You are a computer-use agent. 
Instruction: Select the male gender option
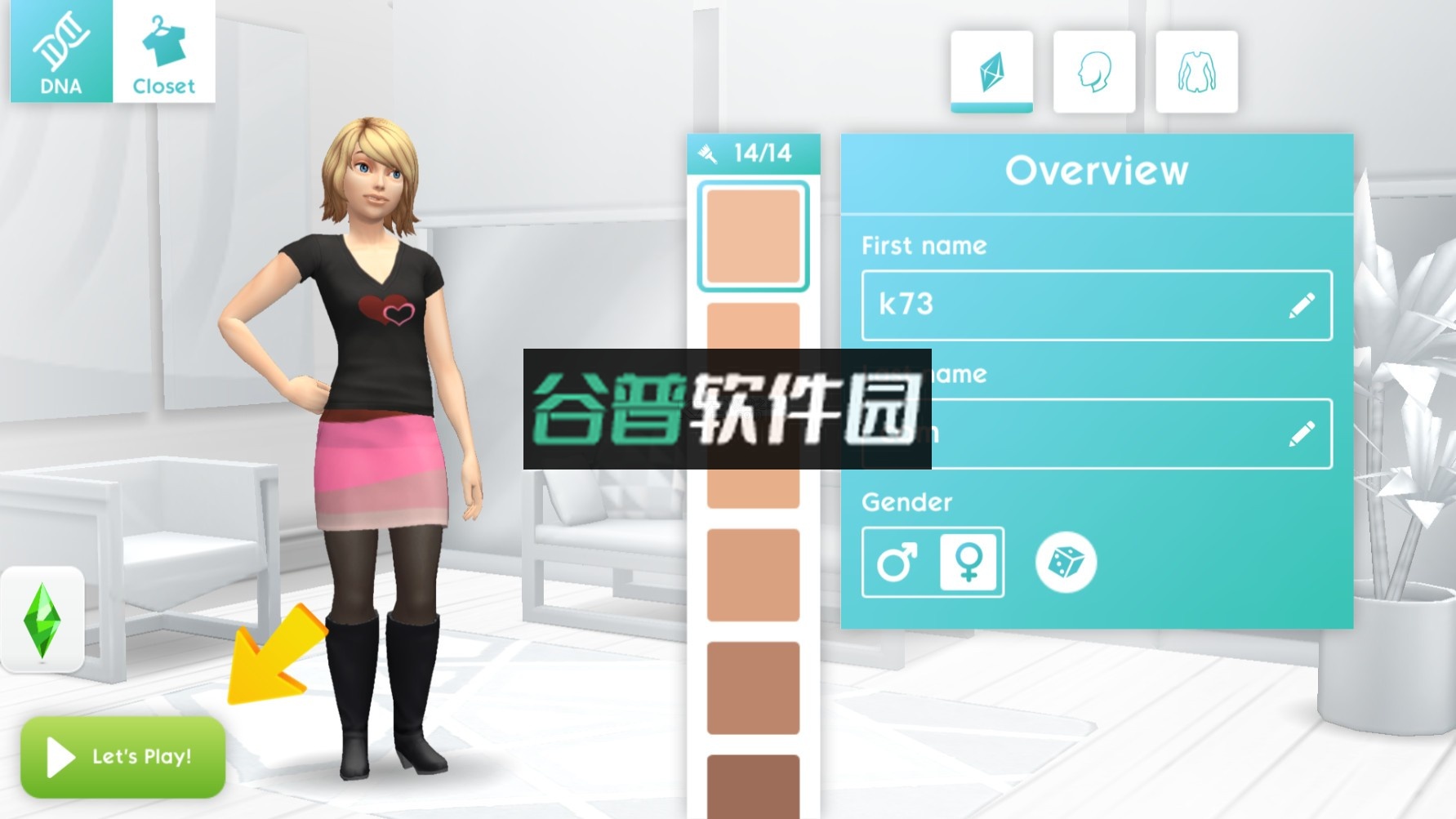pos(897,563)
